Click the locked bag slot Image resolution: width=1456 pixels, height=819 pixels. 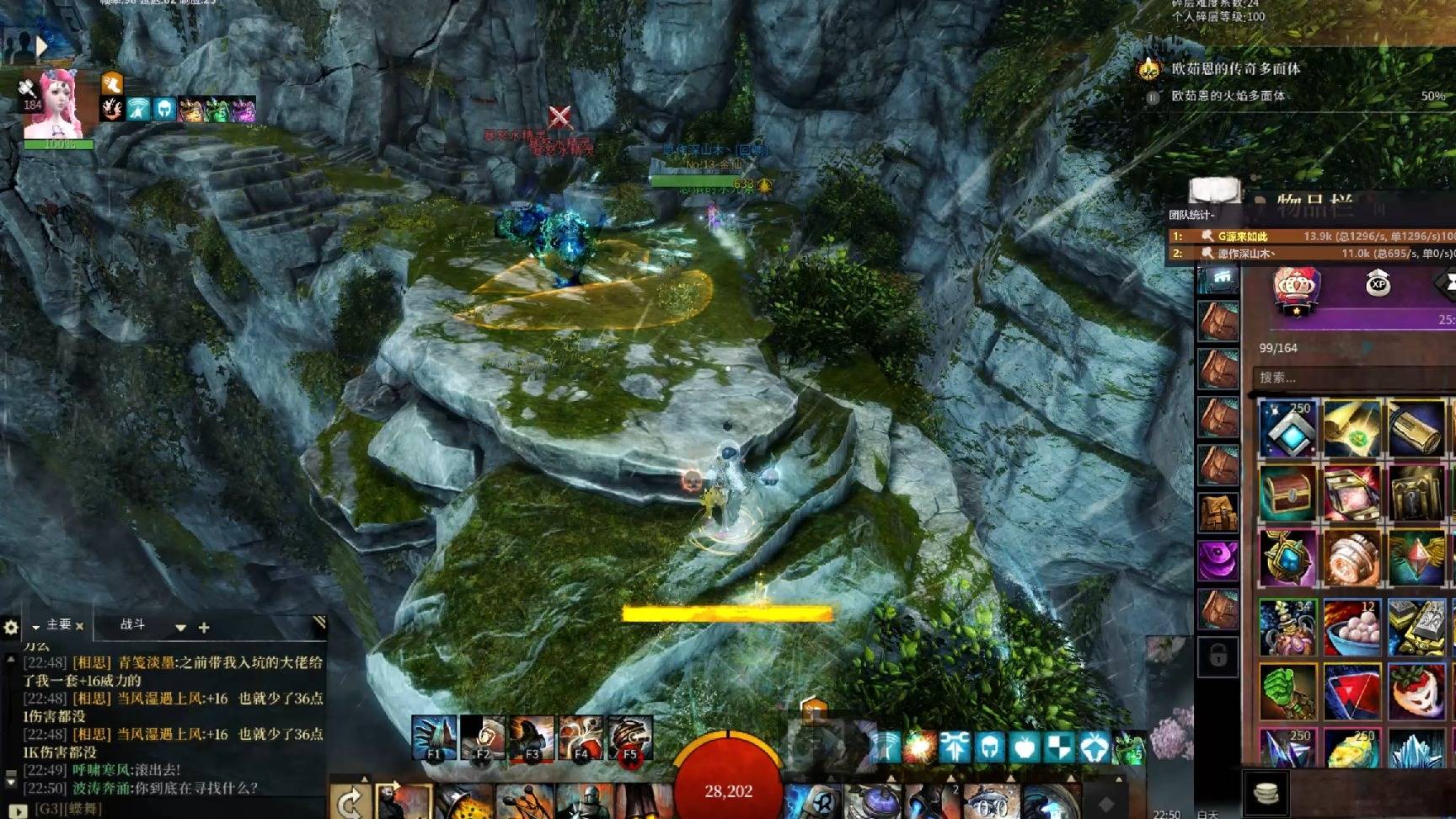(x=1218, y=656)
